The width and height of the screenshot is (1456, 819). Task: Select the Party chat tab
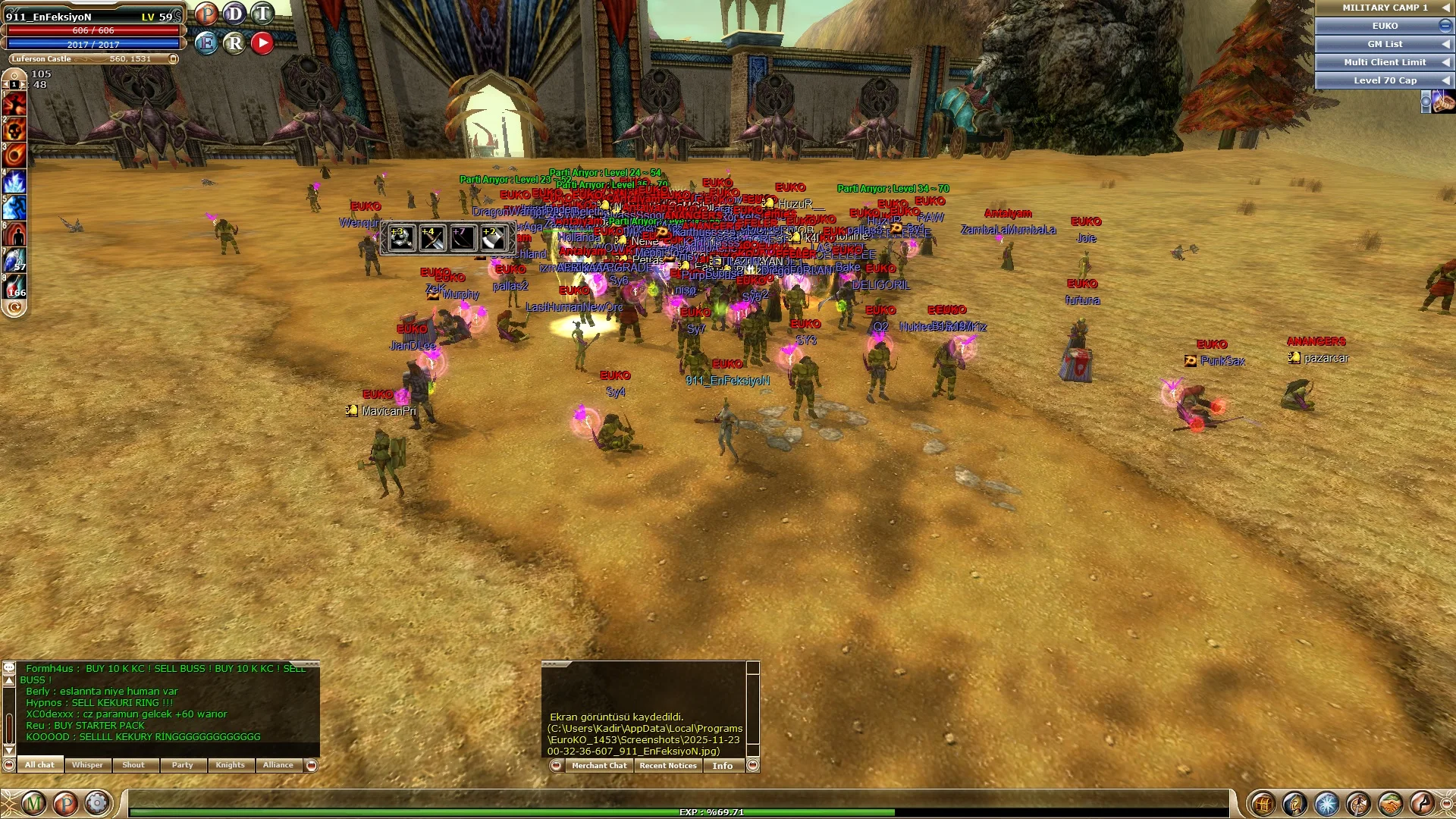coord(182,765)
